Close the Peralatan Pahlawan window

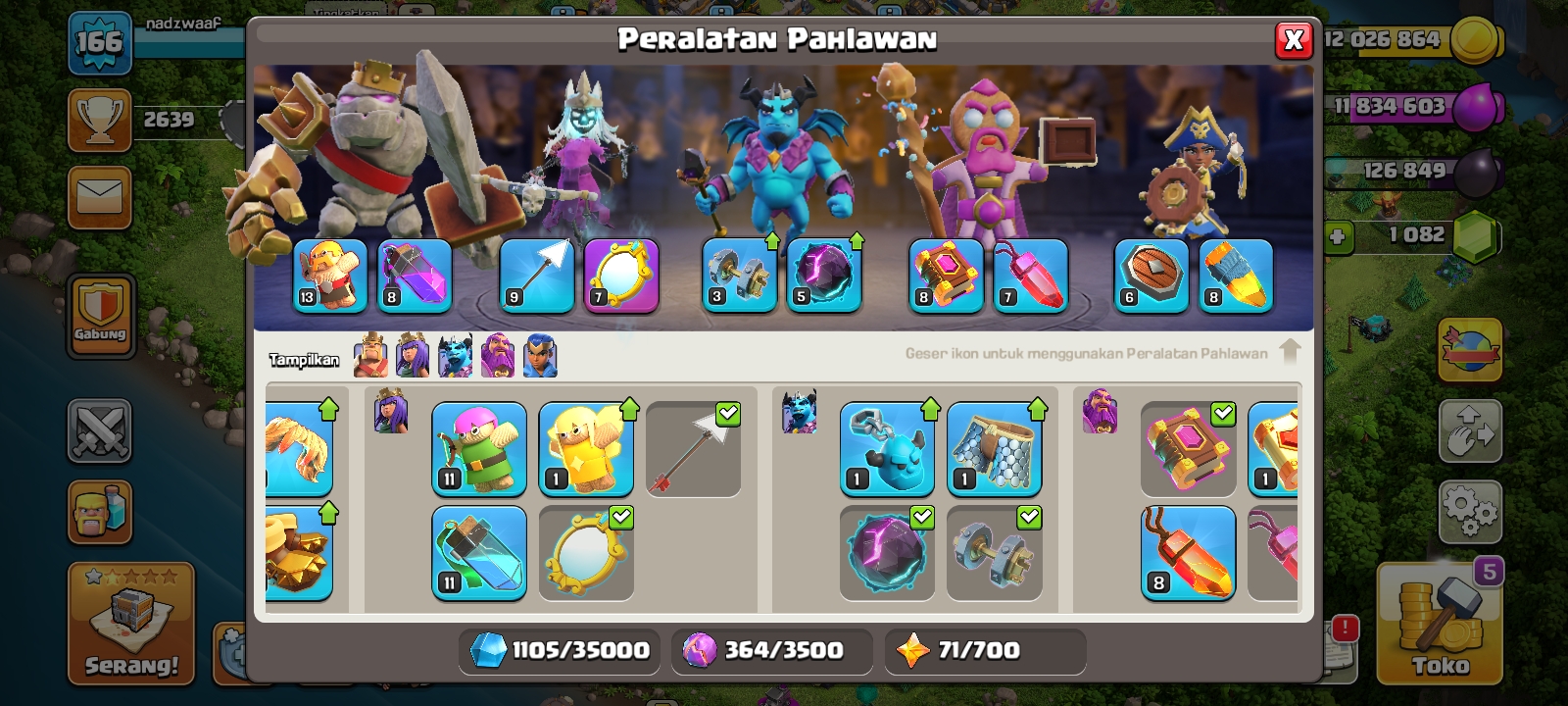(1294, 40)
